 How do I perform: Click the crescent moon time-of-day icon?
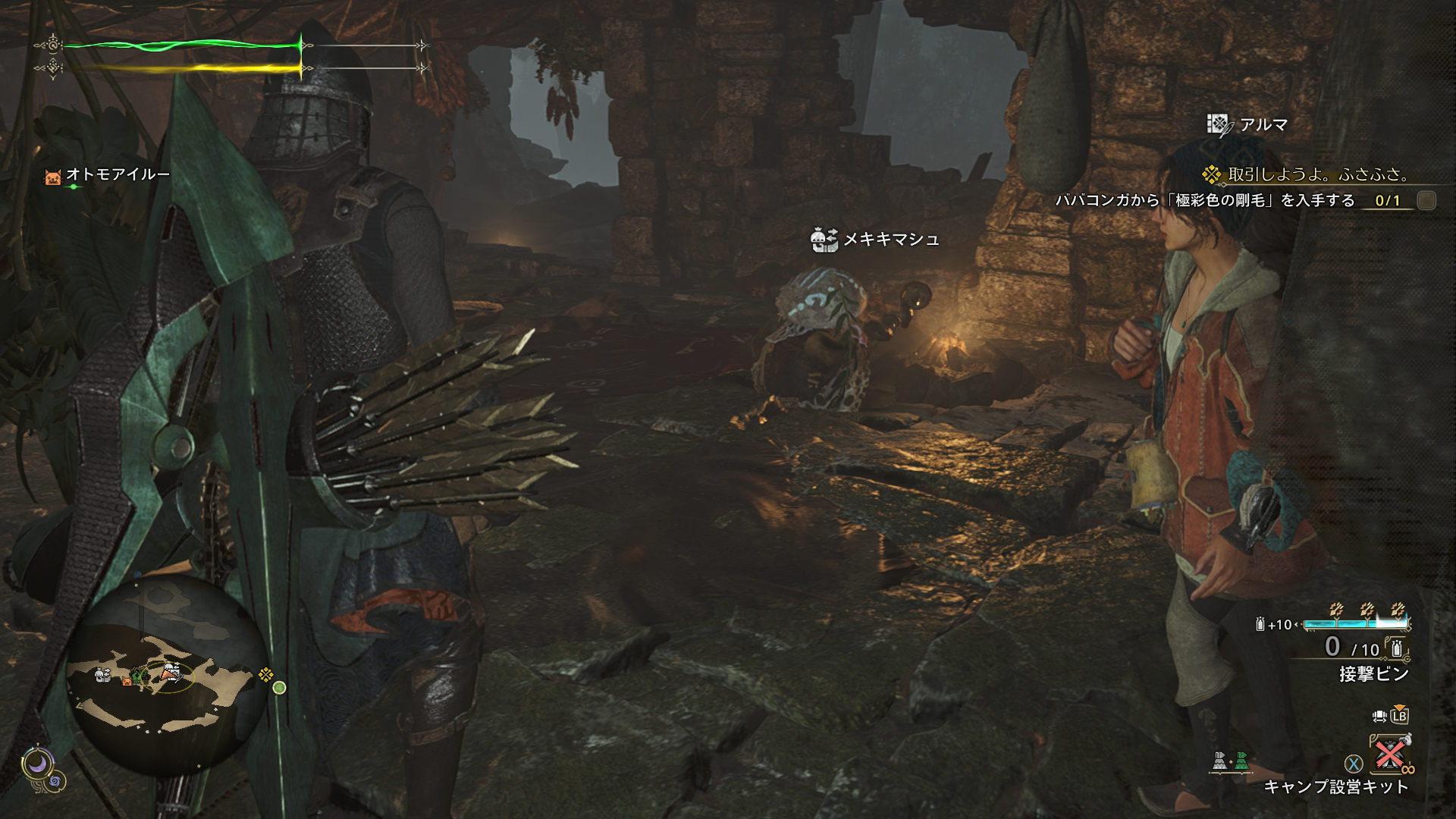36,764
